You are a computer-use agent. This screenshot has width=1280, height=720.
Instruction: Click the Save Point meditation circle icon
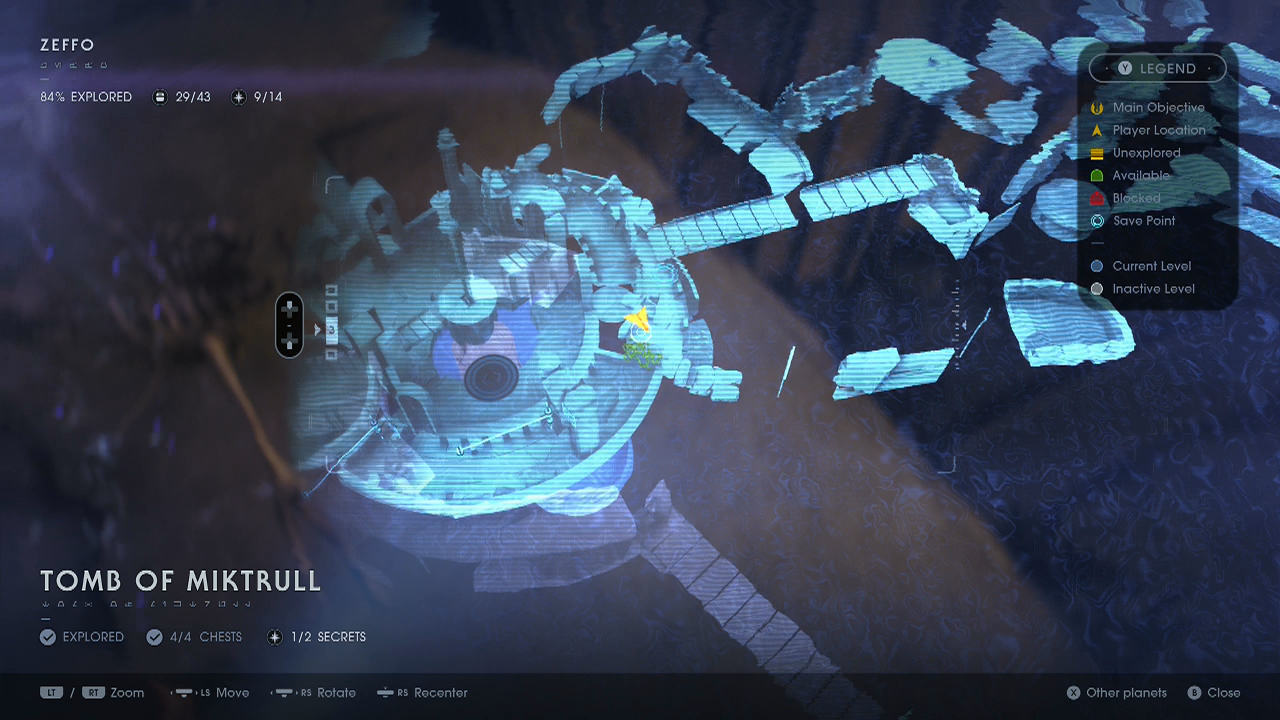pos(1096,220)
